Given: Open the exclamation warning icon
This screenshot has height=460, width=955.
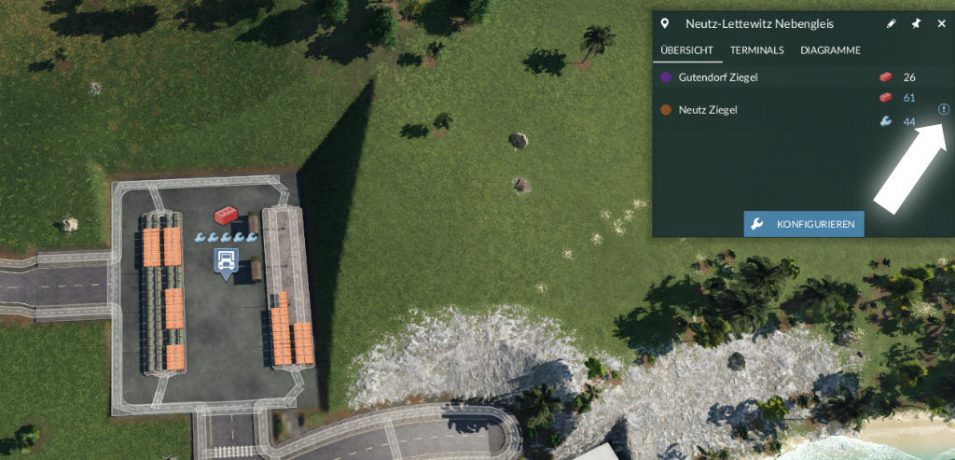Looking at the screenshot, I should 943,110.
